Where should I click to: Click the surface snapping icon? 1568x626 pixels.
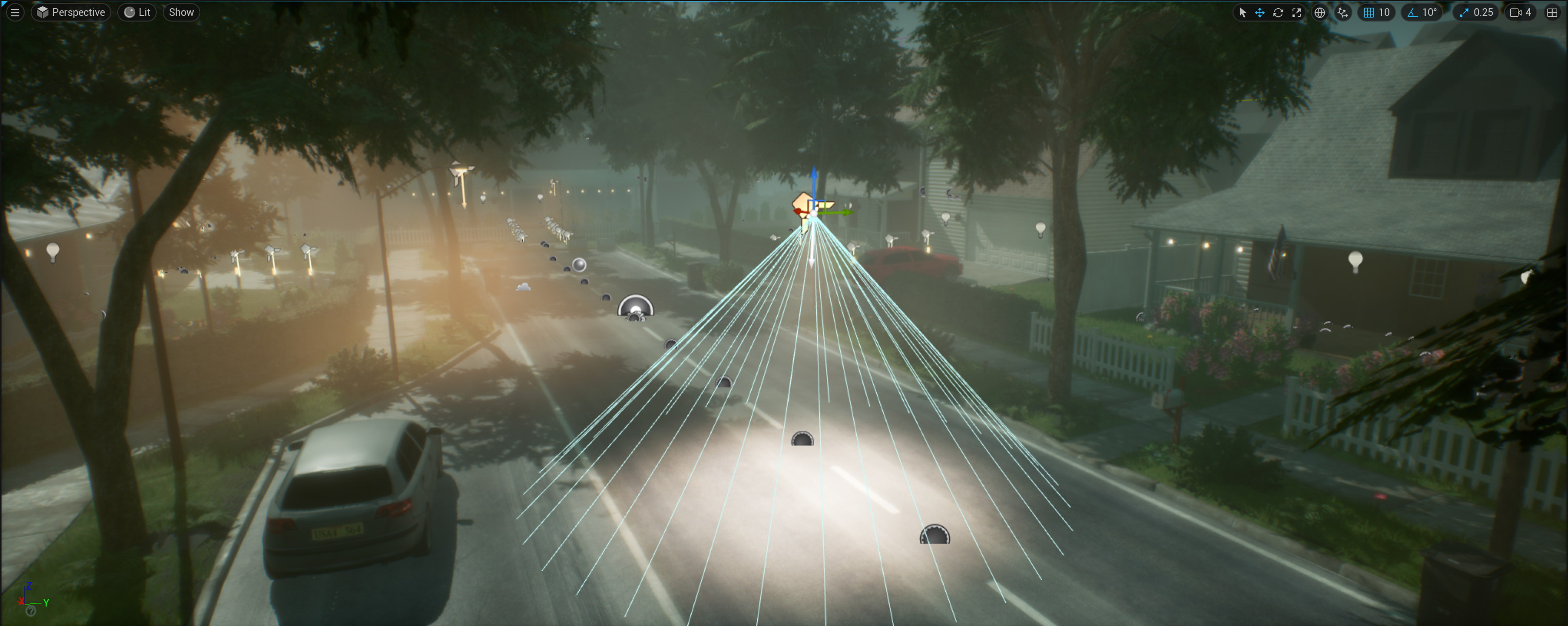point(1342,12)
